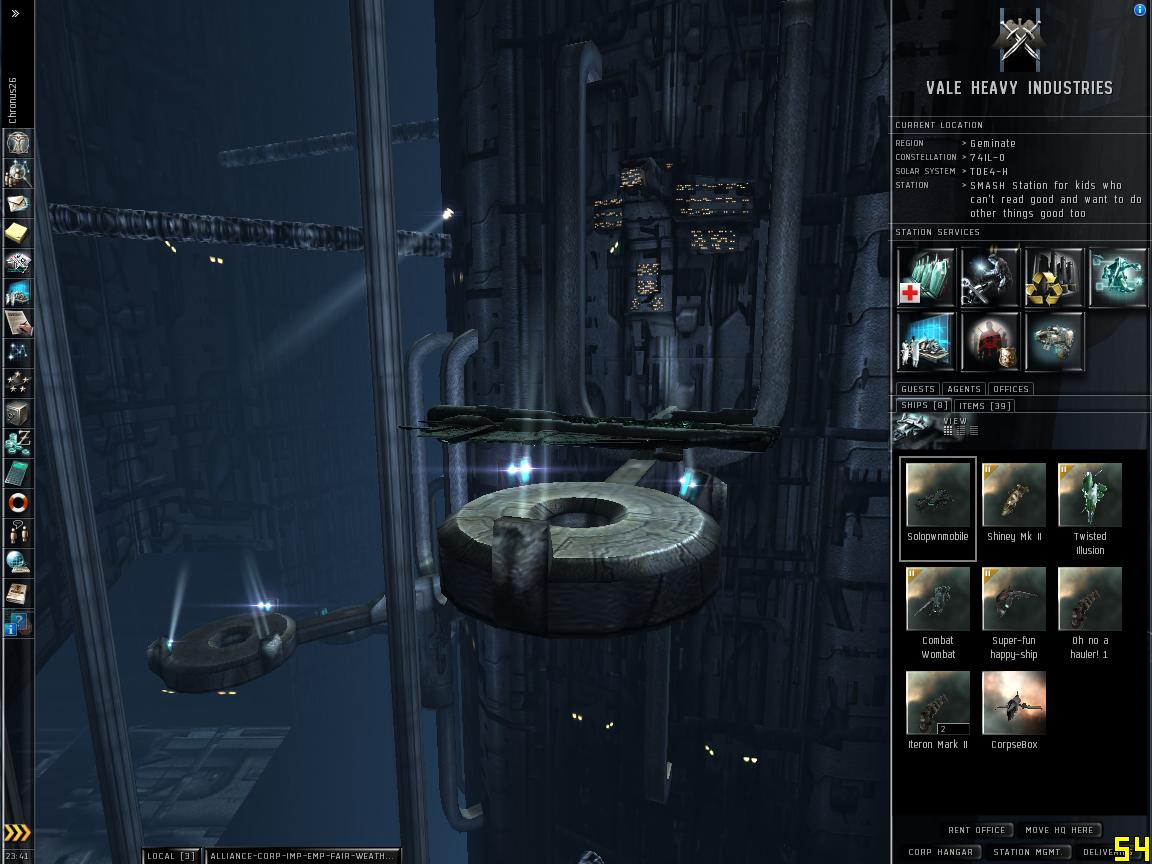
Task: Select the CorpseBox ship
Action: click(1014, 705)
